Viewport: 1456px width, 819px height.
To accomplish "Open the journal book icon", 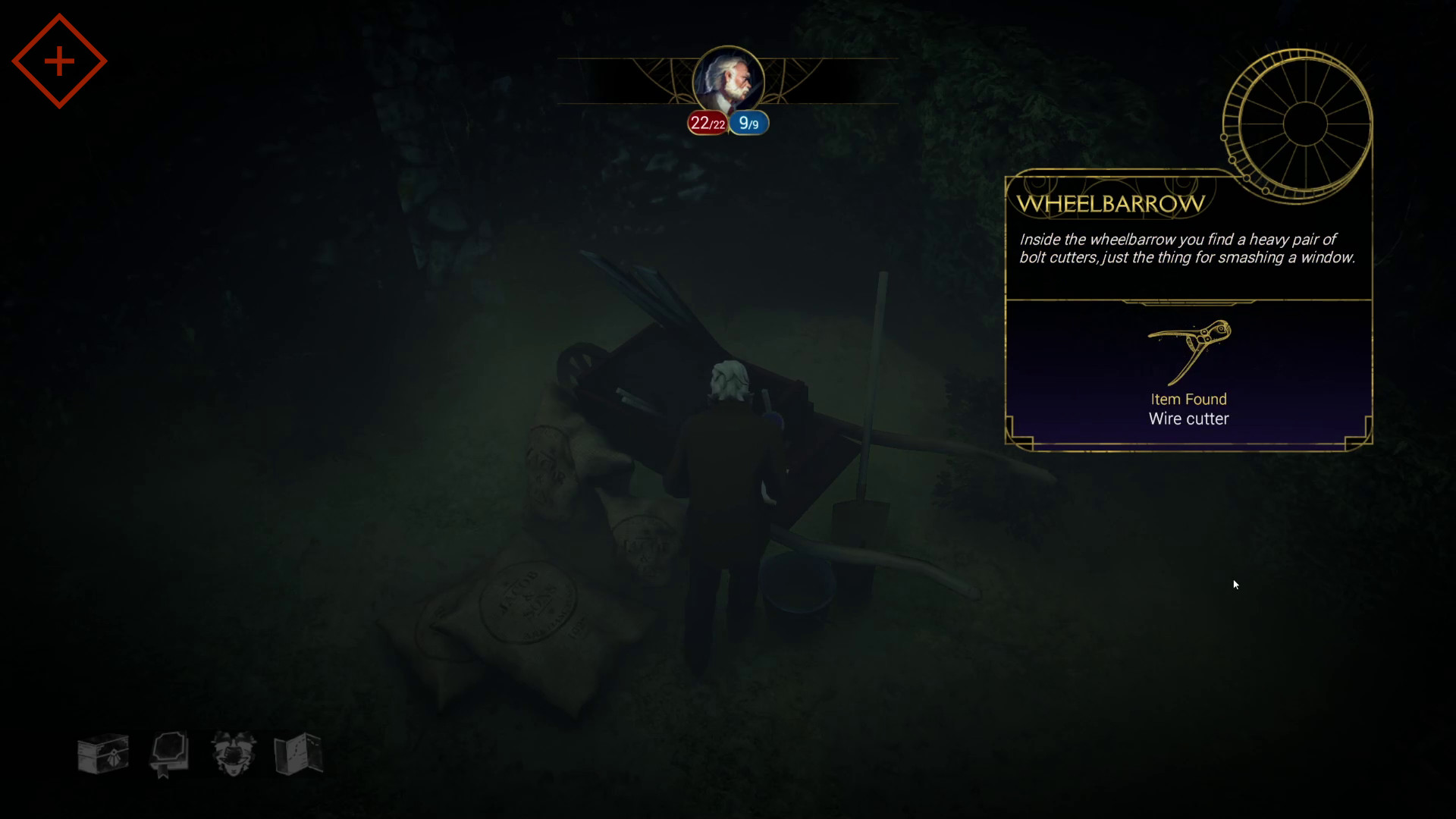I will tap(168, 754).
